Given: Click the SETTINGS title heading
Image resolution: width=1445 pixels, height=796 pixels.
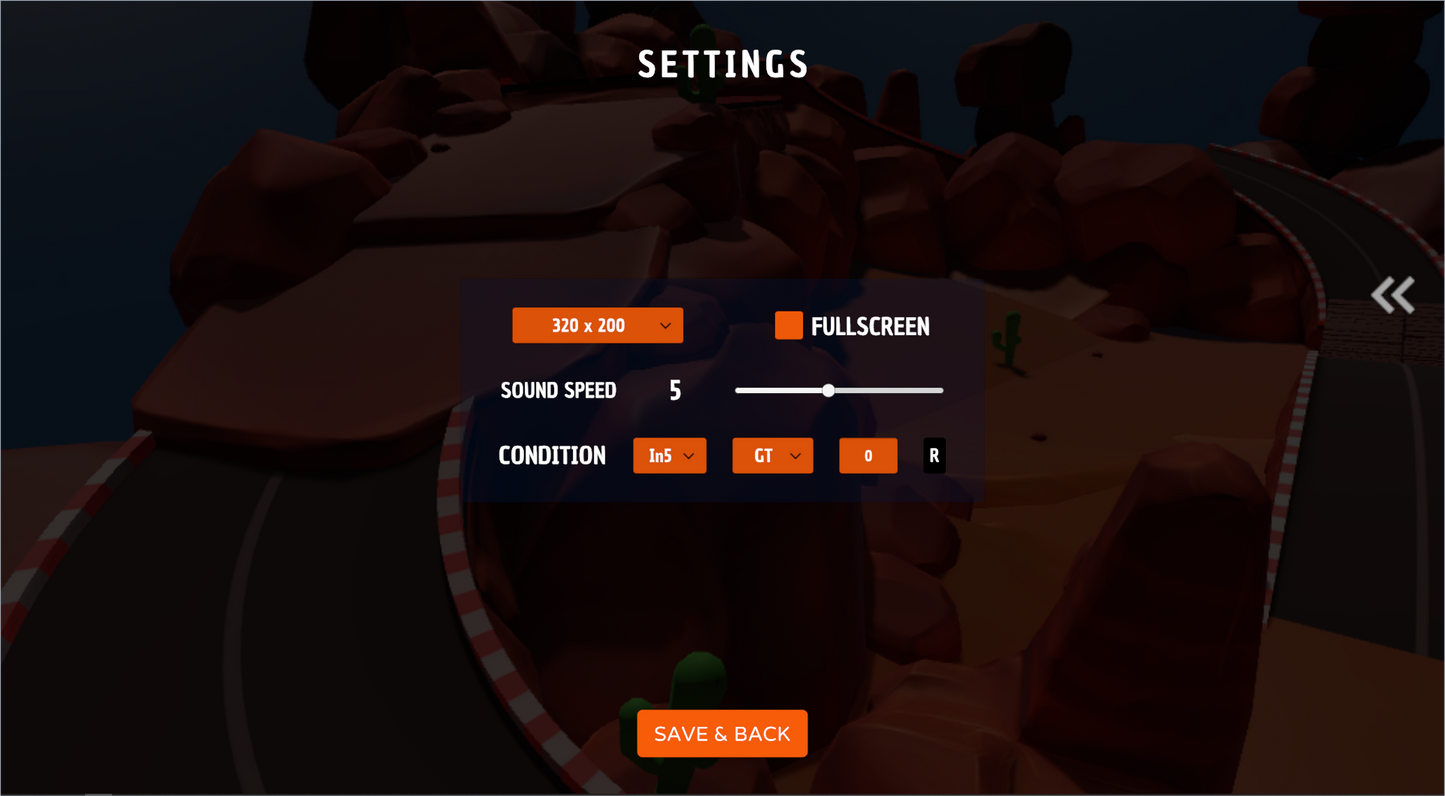Looking at the screenshot, I should pos(722,63).
